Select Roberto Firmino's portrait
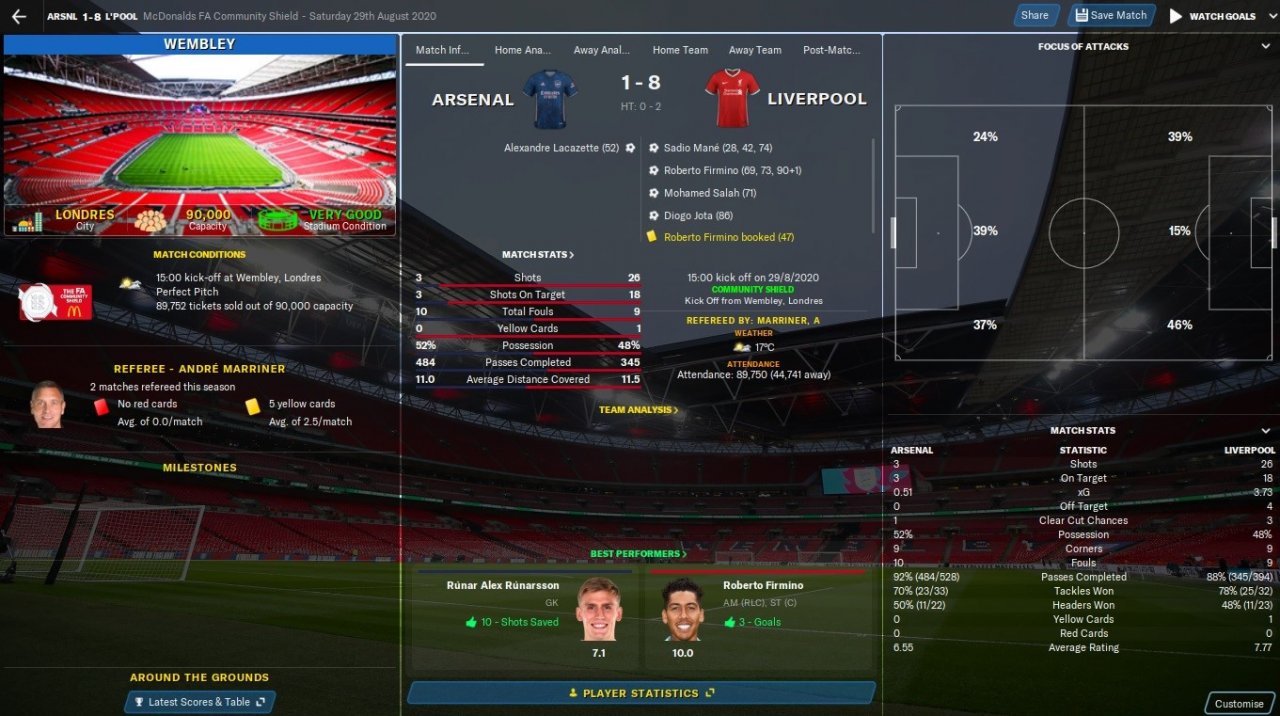1280x716 pixels. tap(683, 608)
